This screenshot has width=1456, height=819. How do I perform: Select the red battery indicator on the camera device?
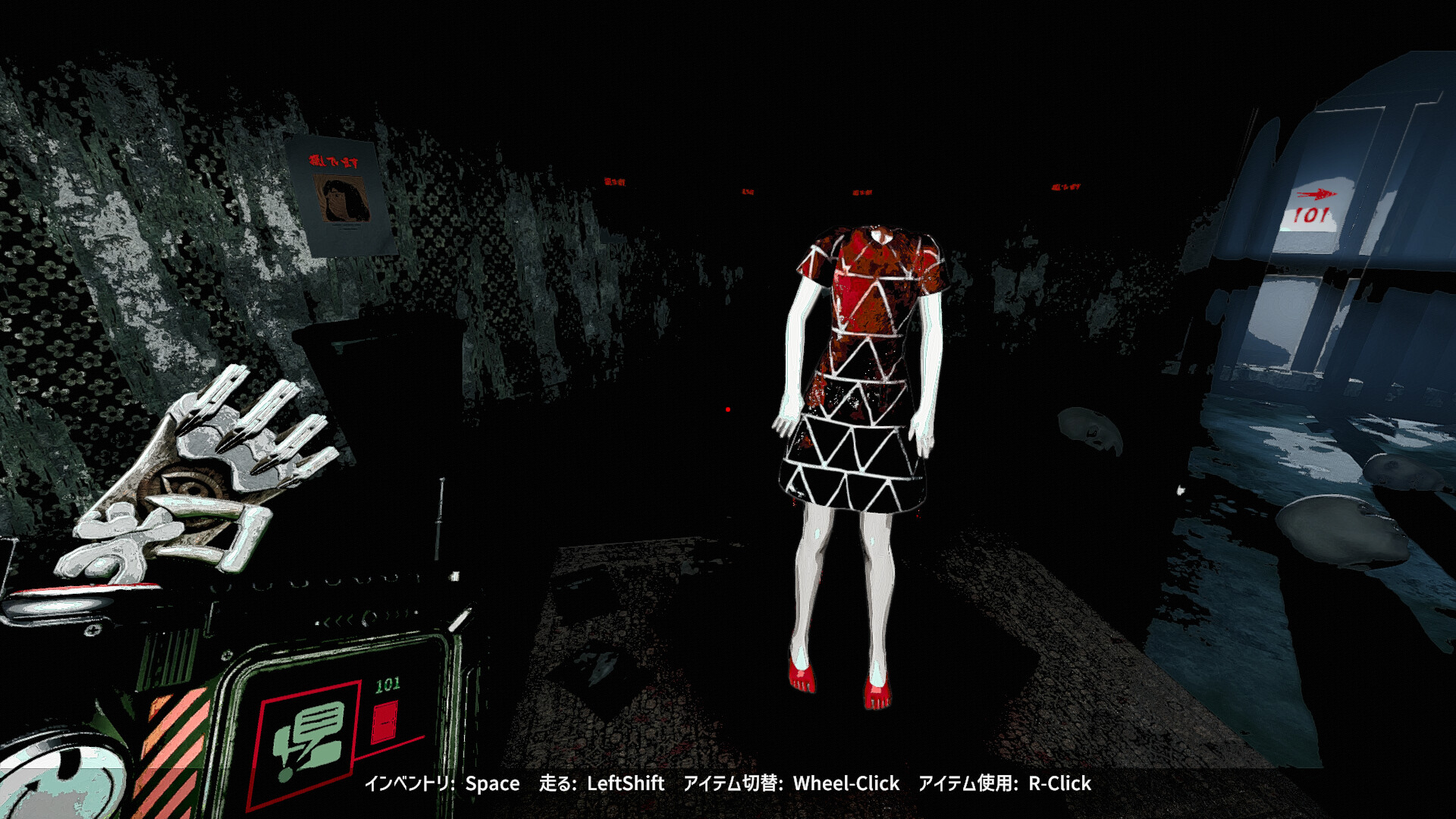[384, 720]
